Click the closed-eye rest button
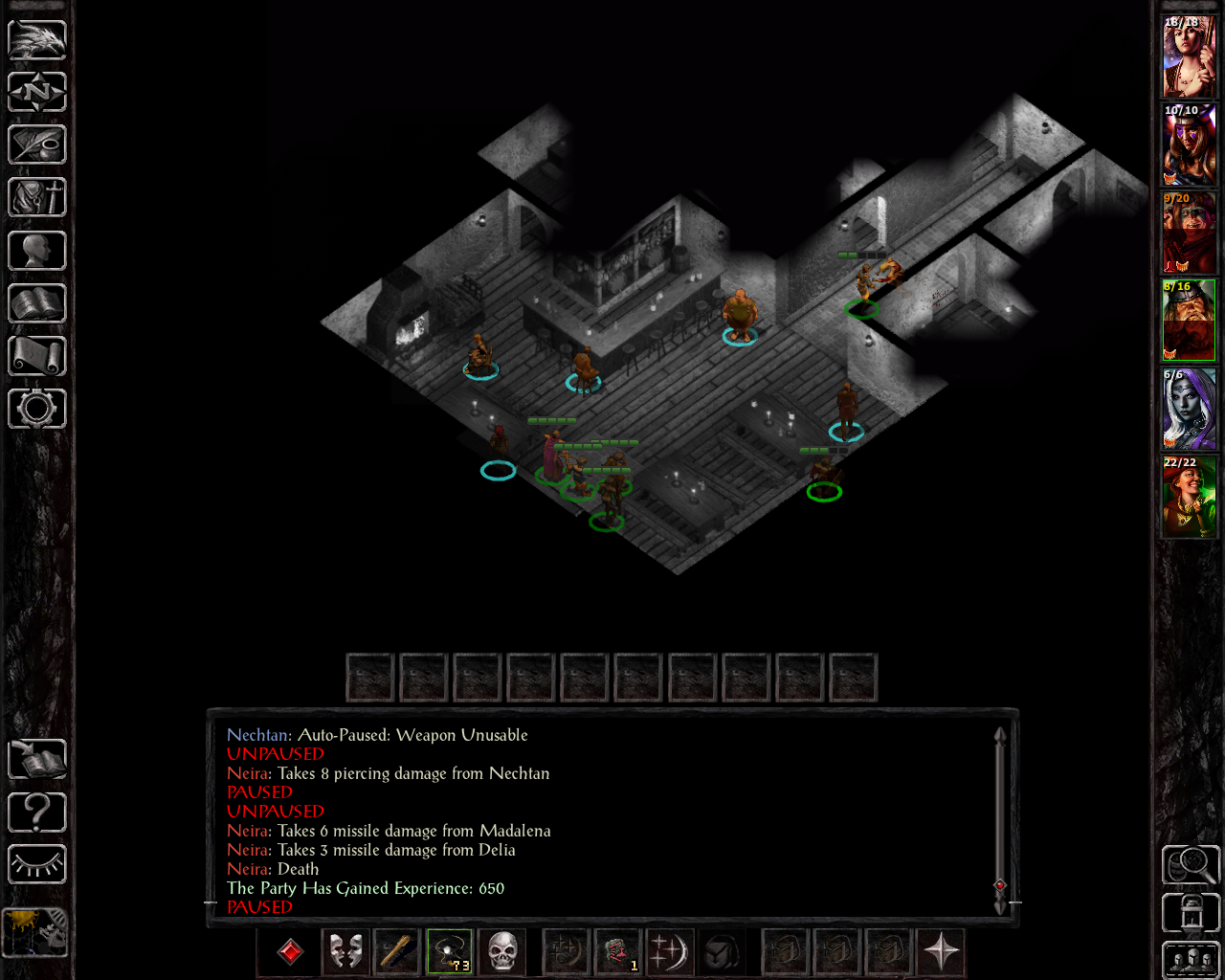Viewport: 1225px width, 980px height. point(37,865)
